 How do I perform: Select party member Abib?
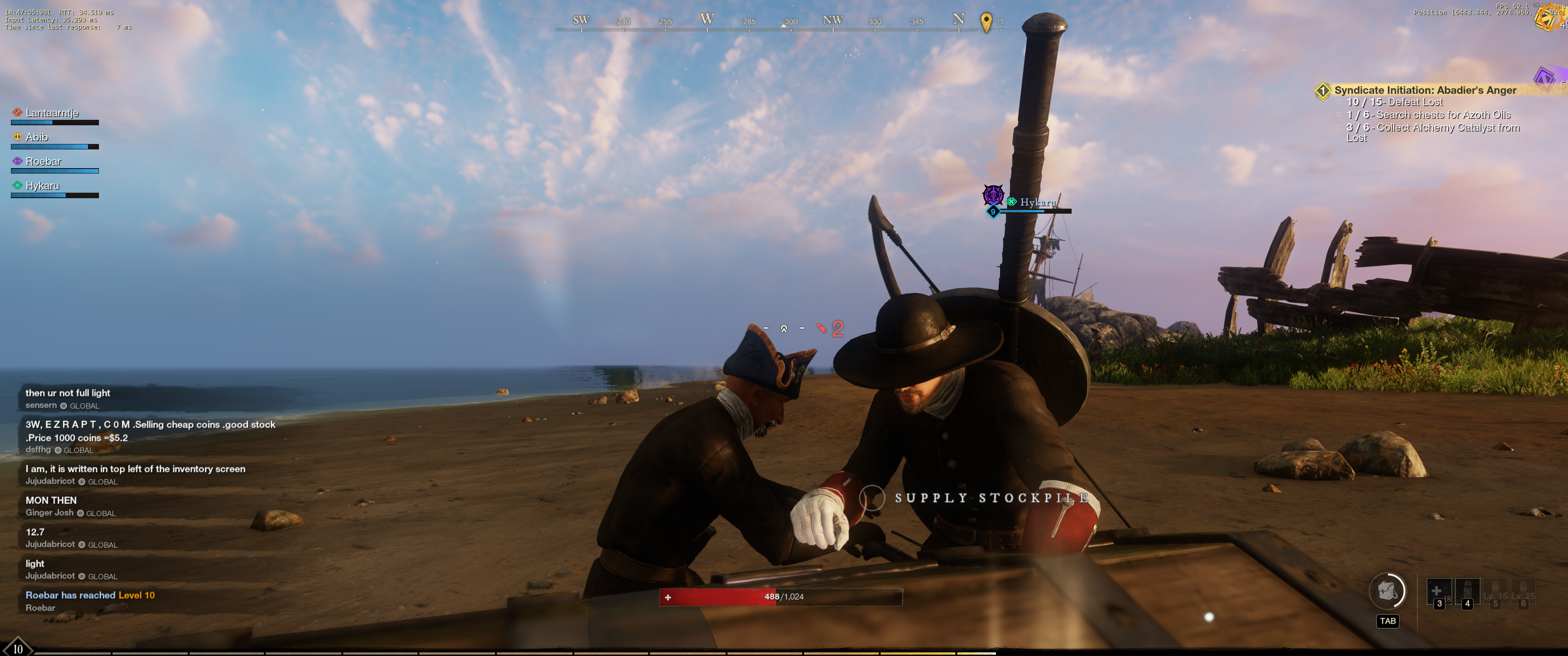point(36,138)
